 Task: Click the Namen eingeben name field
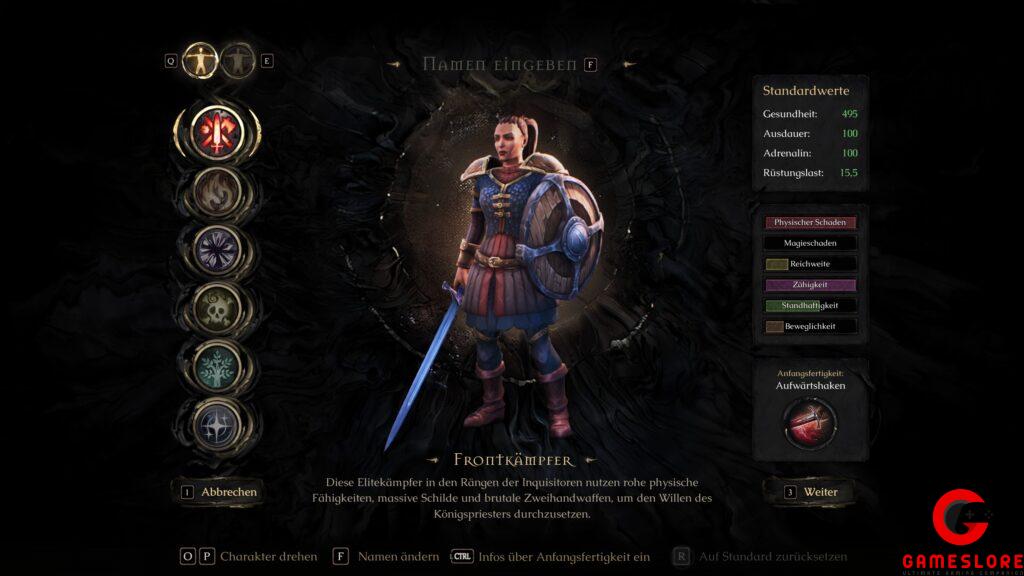(499, 64)
